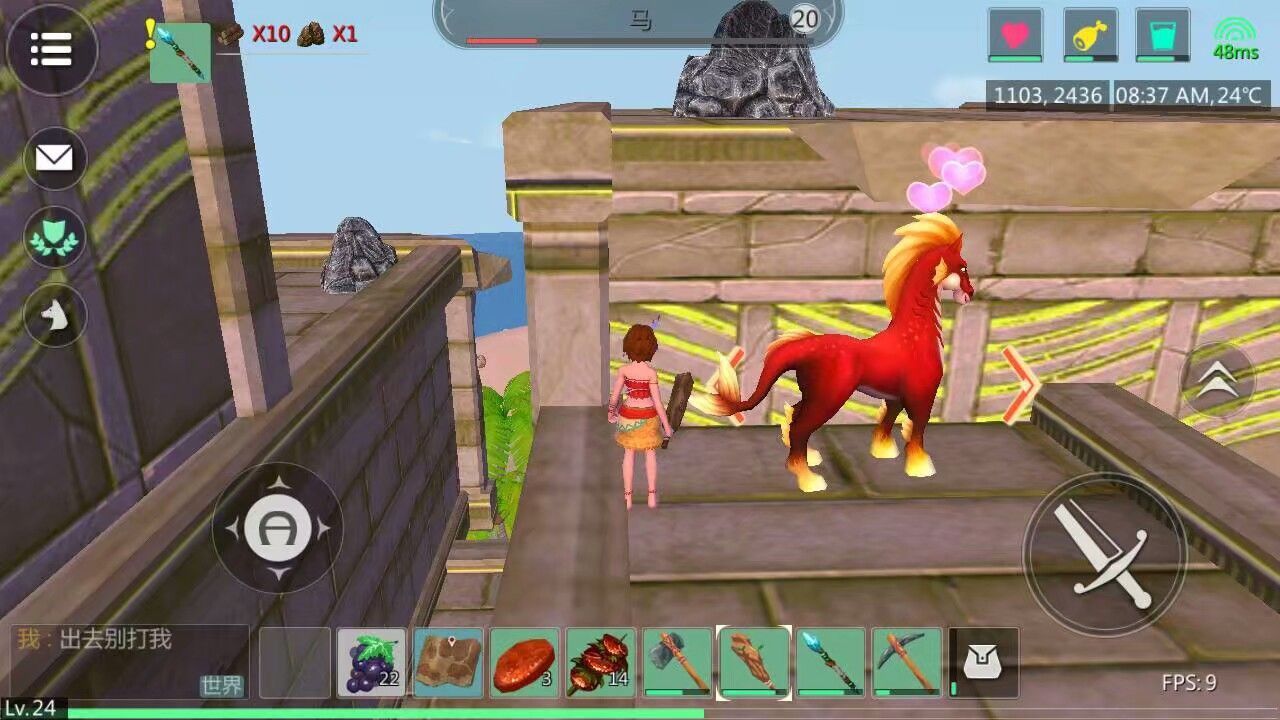The image size is (1280, 720).
Task: Equip the crystal-tipped spear from hotbar
Action: click(830, 662)
